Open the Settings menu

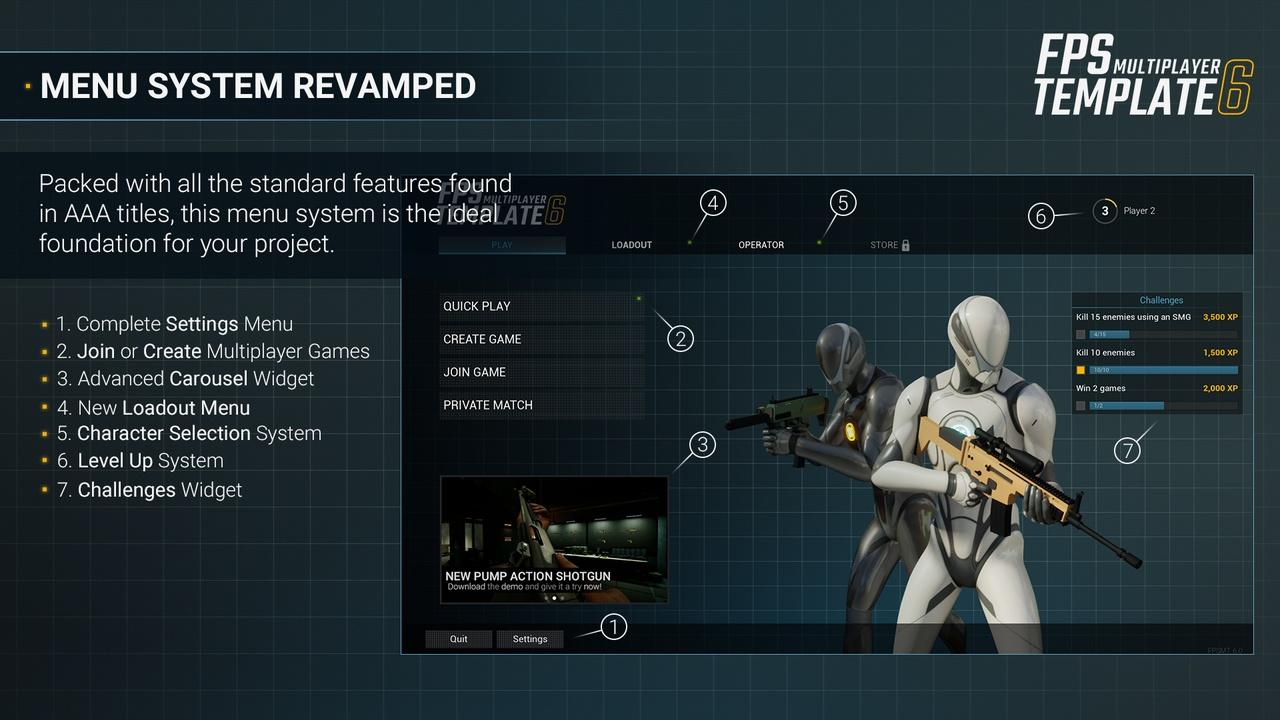pos(530,639)
